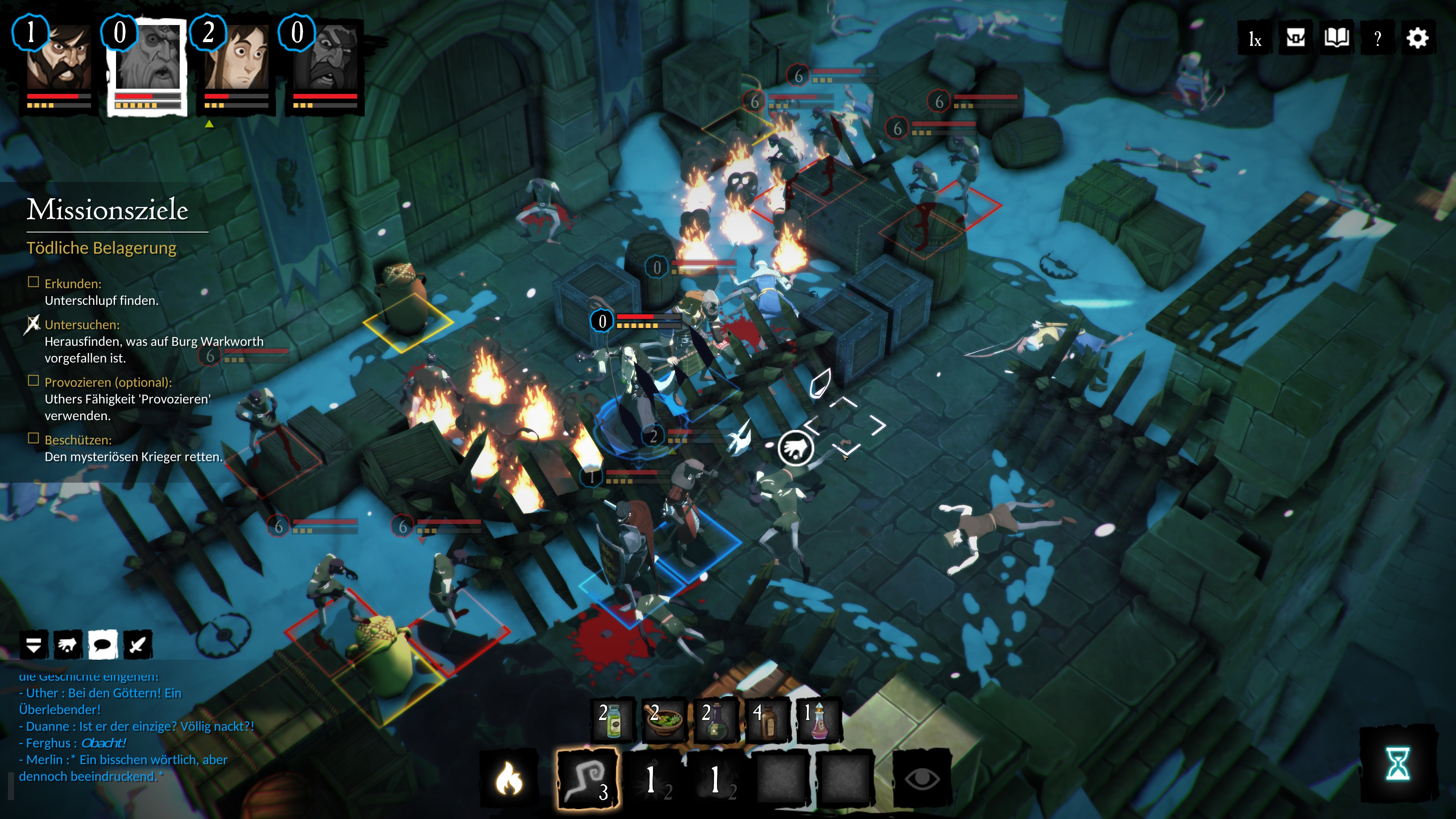The height and width of the screenshot is (819, 1456).
Task: Select the pink potion vial
Action: [818, 721]
